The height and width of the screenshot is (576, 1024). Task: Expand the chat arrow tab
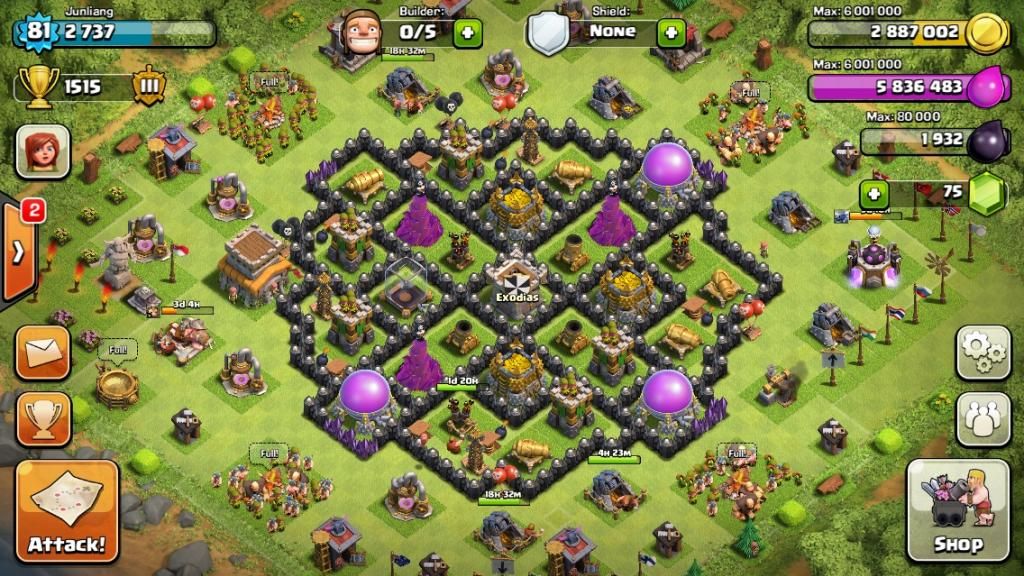(19, 252)
